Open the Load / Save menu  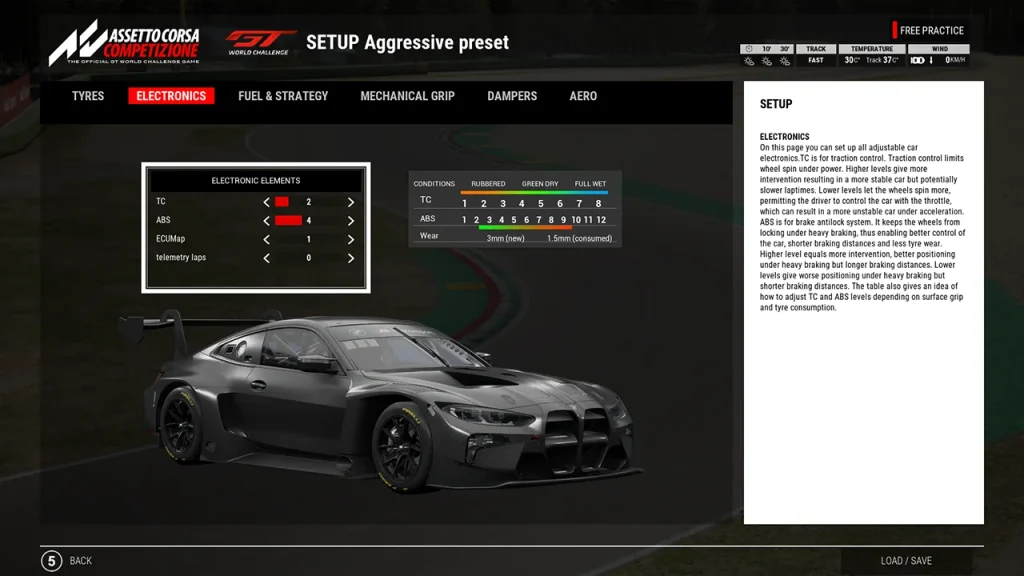906,561
